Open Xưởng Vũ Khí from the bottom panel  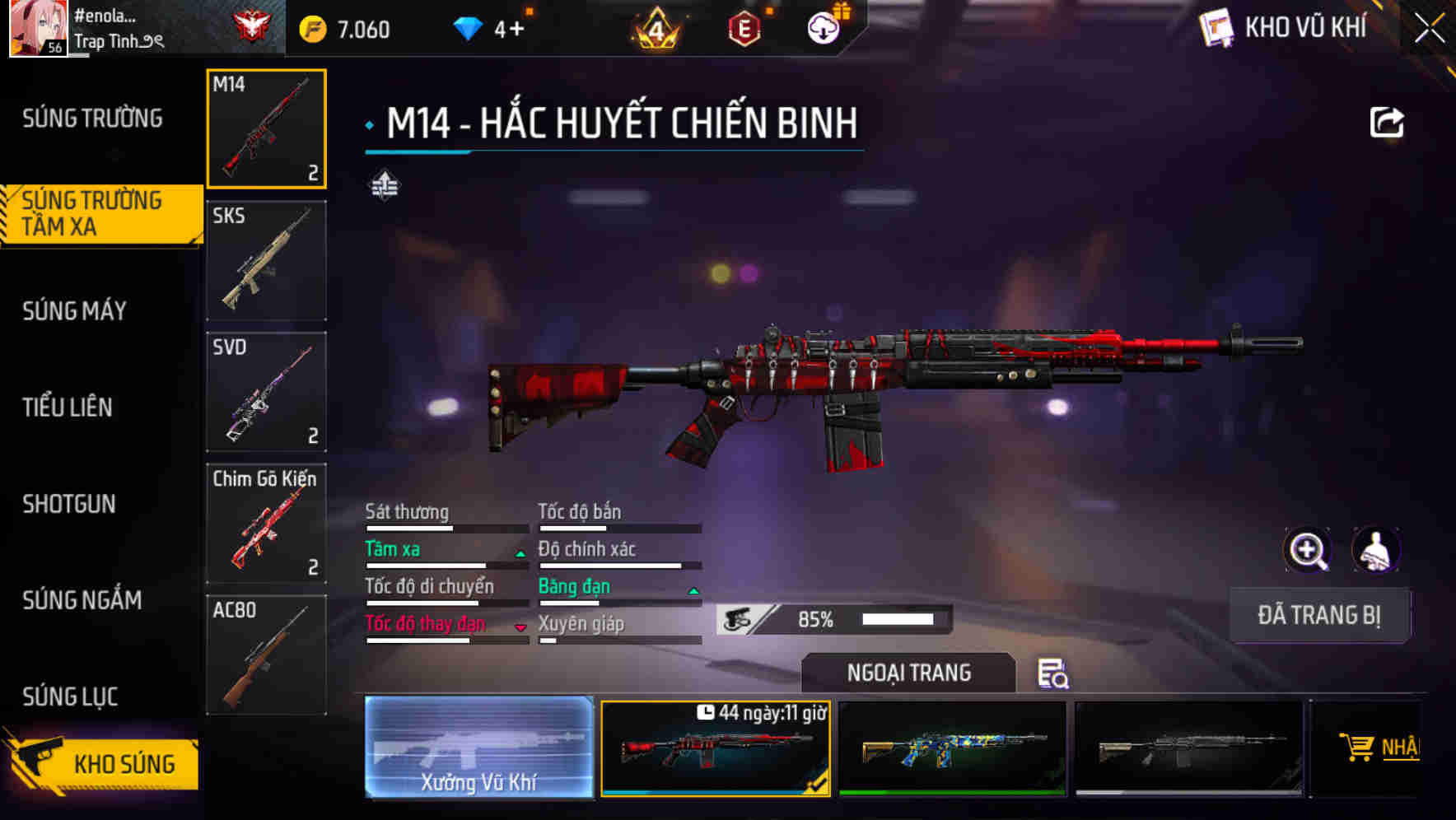click(x=478, y=749)
